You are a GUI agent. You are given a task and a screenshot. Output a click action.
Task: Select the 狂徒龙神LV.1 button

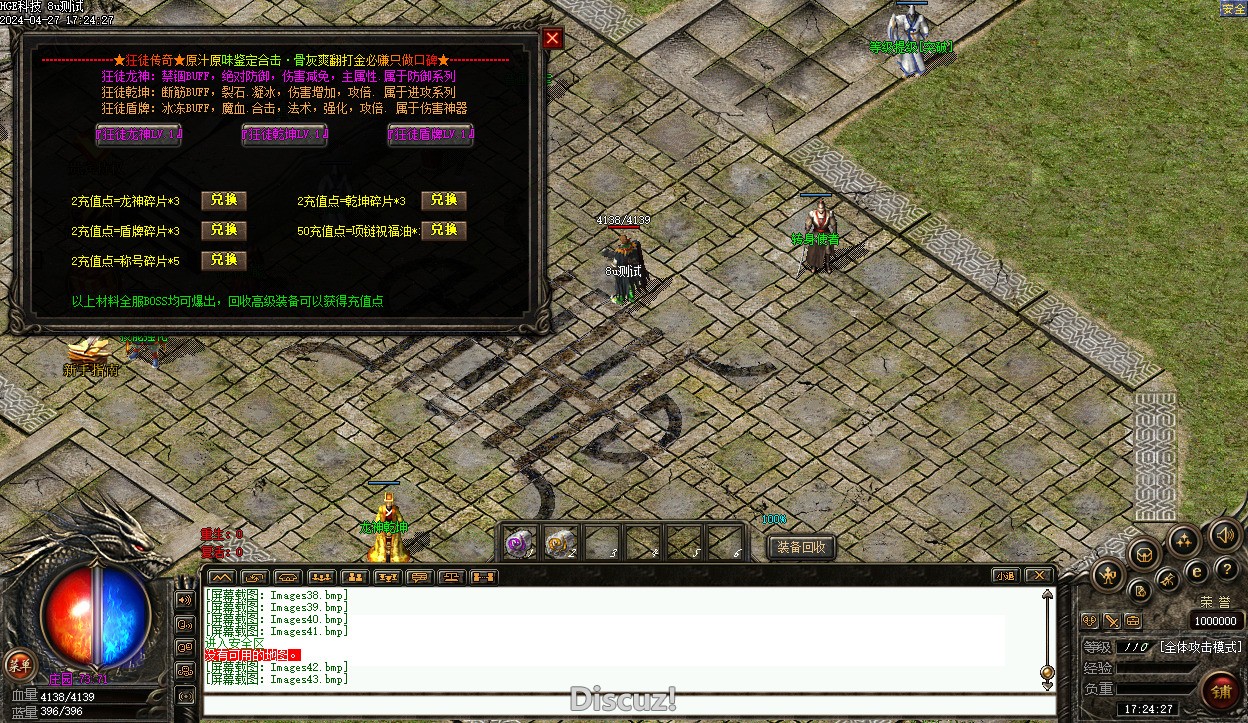click(x=138, y=135)
